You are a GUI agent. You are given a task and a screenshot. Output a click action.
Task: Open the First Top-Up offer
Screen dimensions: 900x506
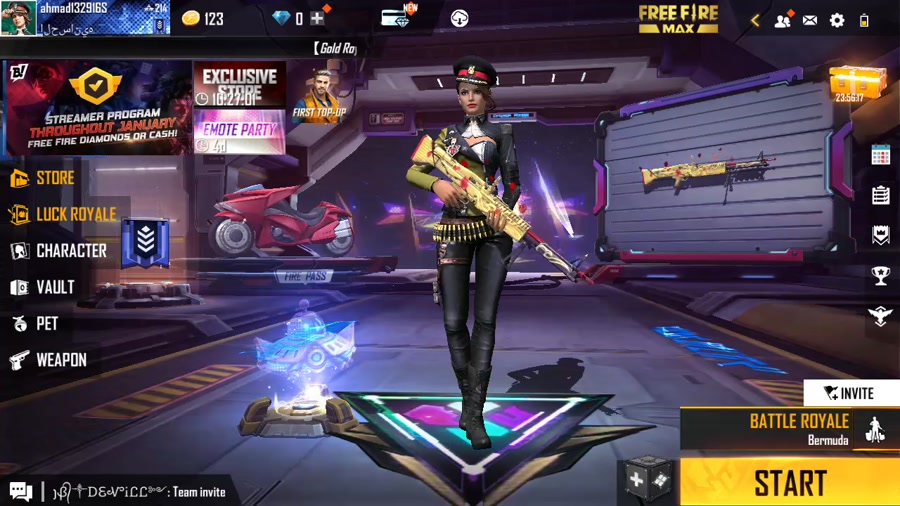(x=319, y=96)
